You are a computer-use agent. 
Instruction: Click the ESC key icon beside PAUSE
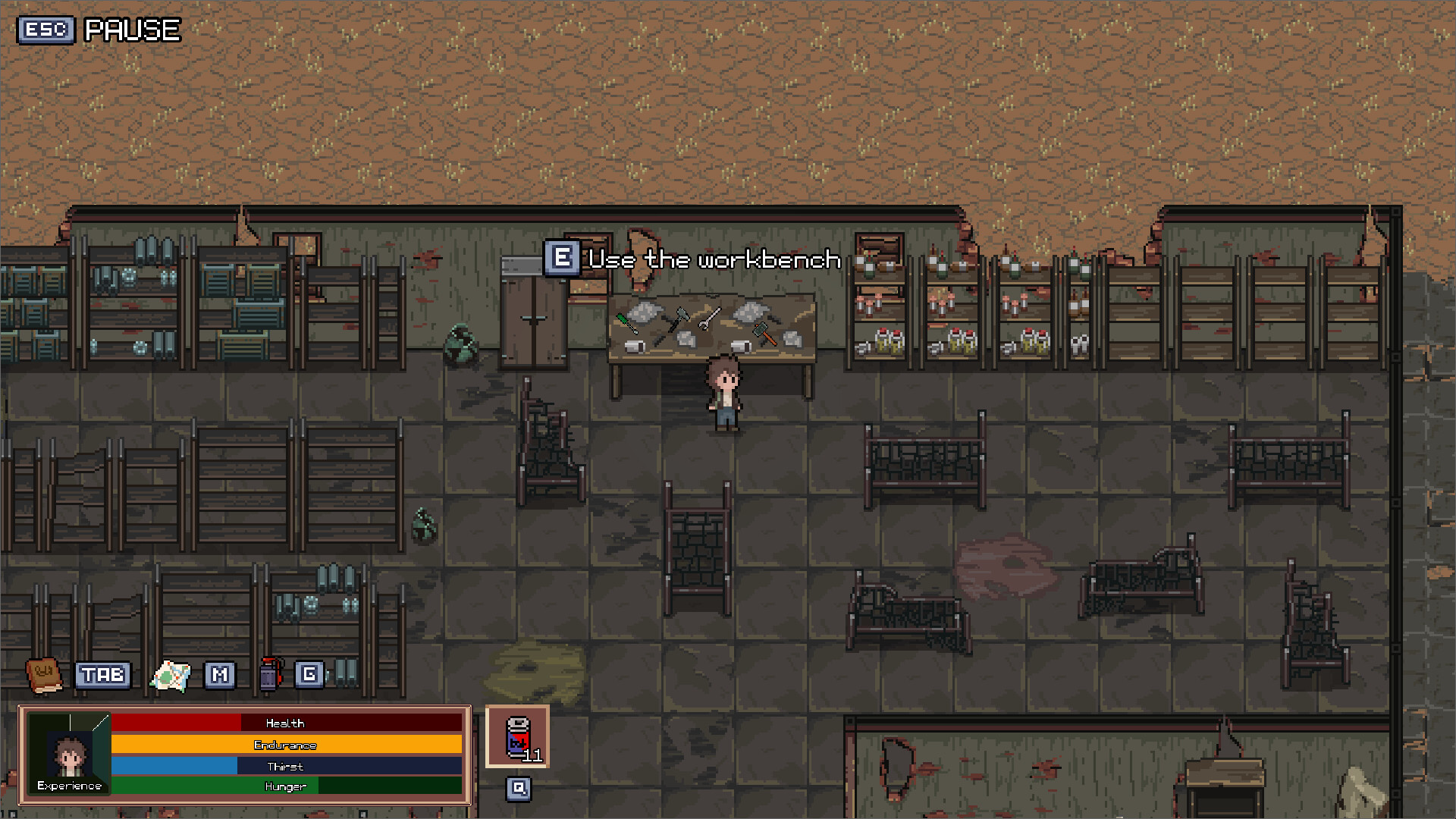click(45, 31)
